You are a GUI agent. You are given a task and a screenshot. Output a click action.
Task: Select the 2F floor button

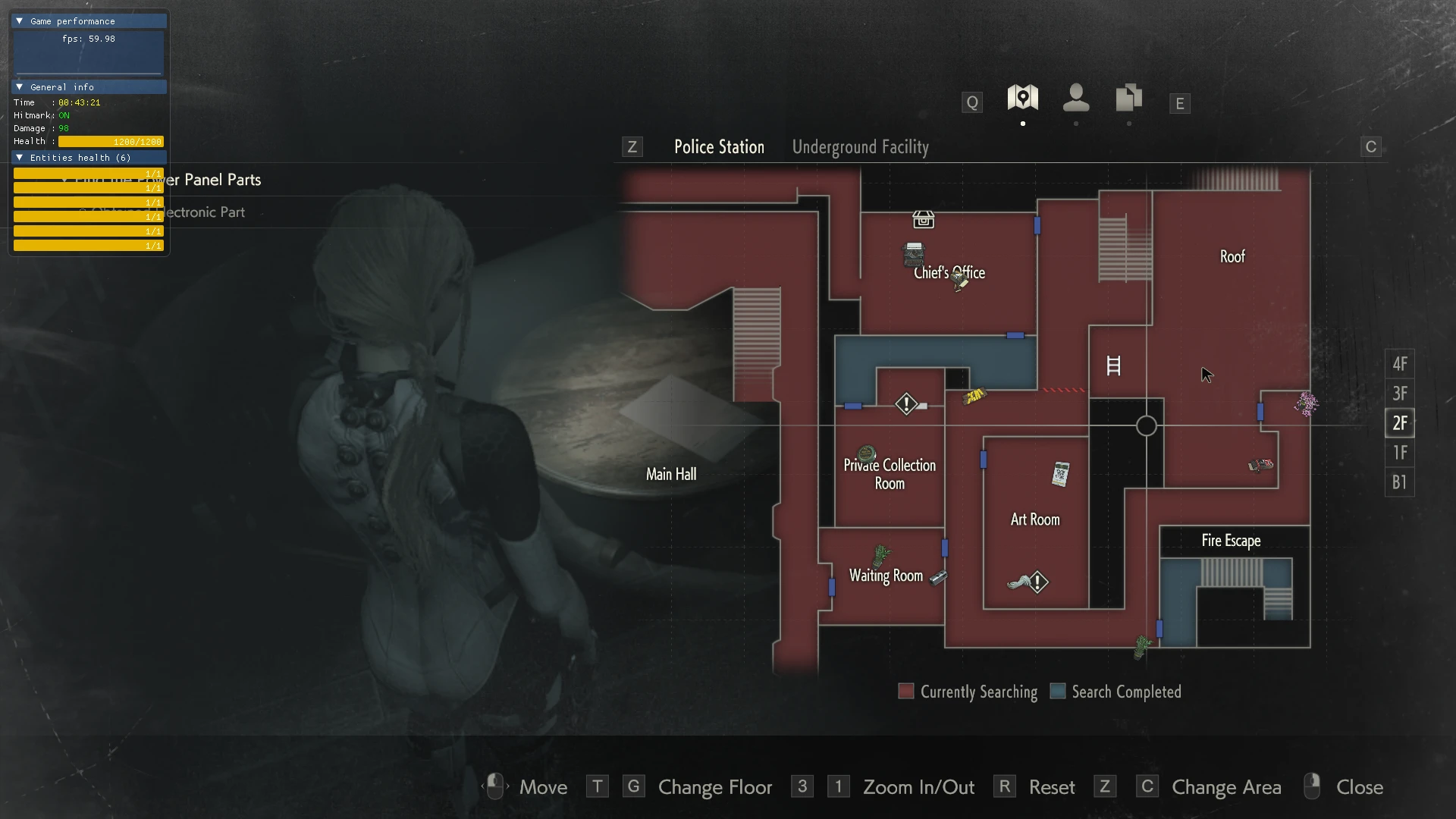point(1399,423)
